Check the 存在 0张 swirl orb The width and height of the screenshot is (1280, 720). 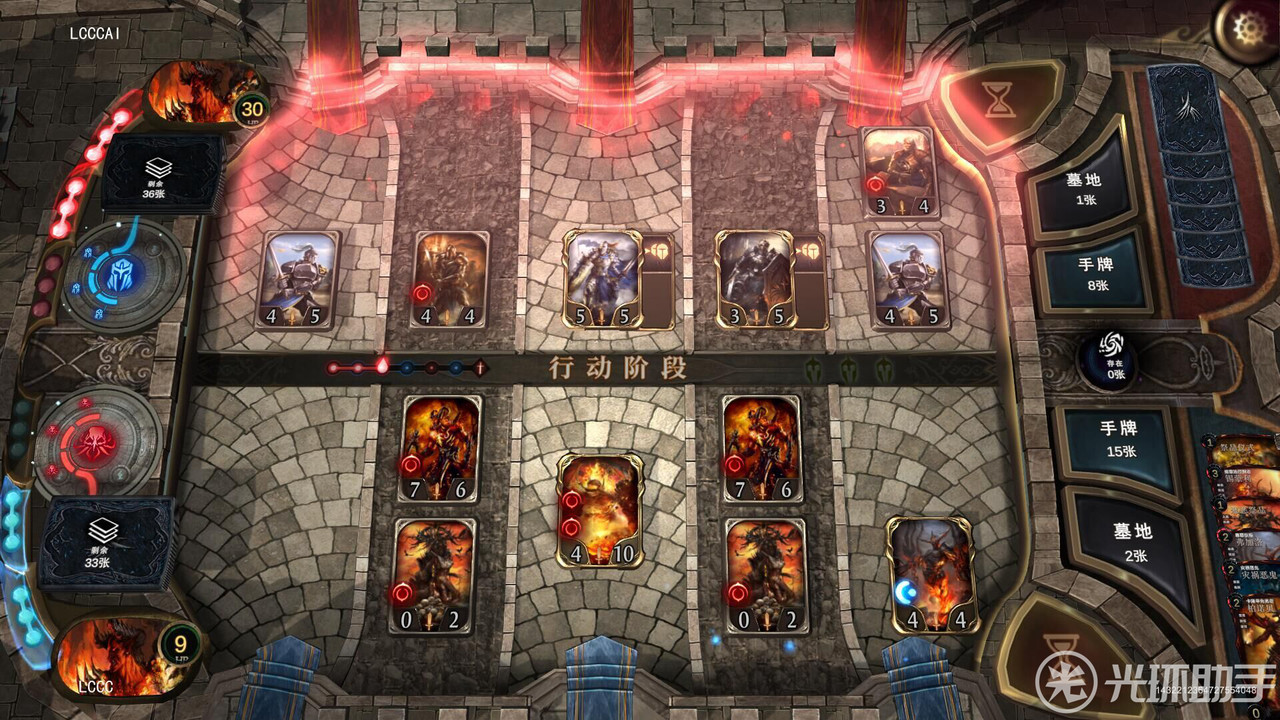coord(1111,358)
